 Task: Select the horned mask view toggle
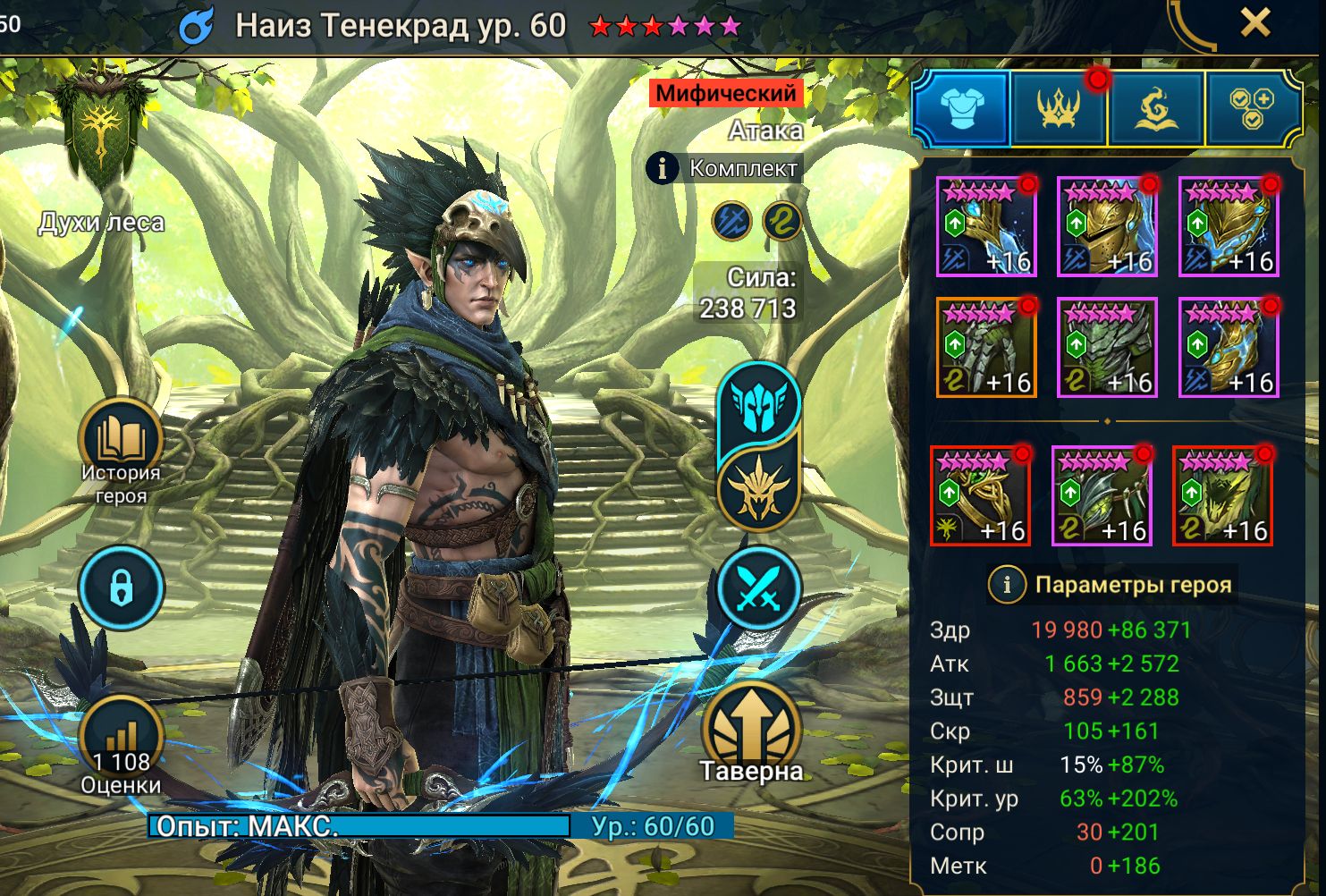click(x=758, y=487)
